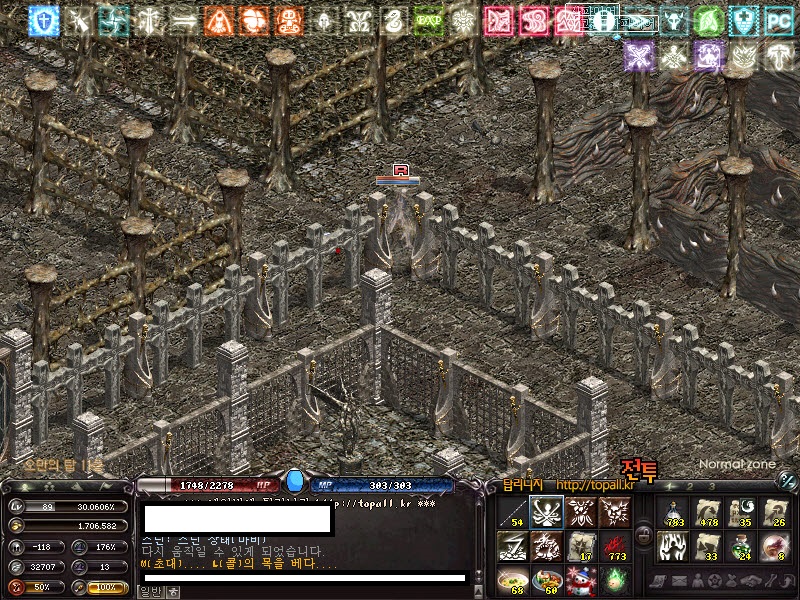Click the green EXP buff icon
Screen dimensions: 800x600
click(428, 20)
